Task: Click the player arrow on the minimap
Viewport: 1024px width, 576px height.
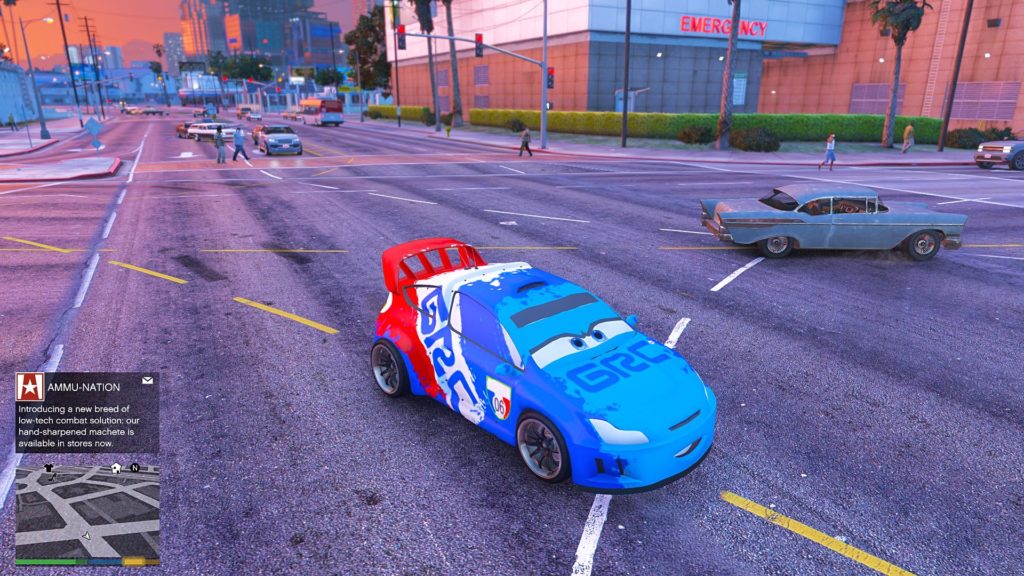Action: (86, 536)
